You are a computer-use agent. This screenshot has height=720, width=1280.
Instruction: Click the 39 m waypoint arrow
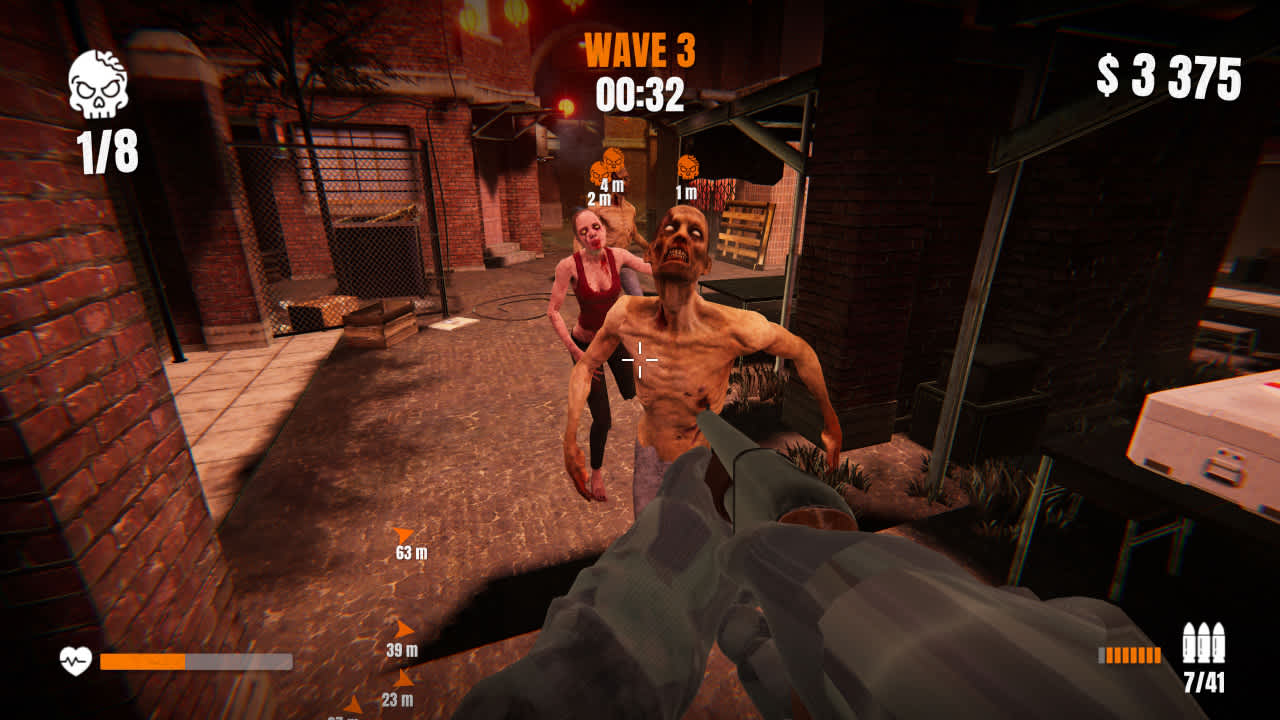click(x=404, y=629)
